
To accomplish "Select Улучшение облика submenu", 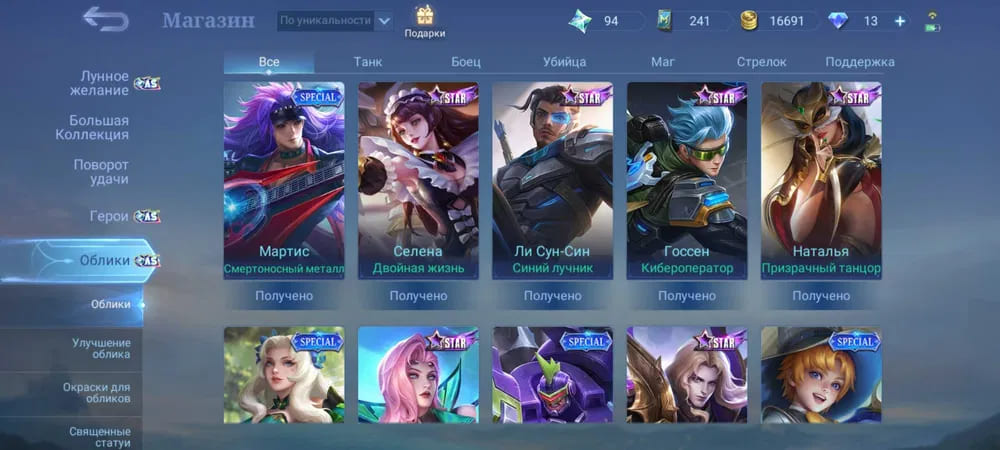I will [x=101, y=349].
